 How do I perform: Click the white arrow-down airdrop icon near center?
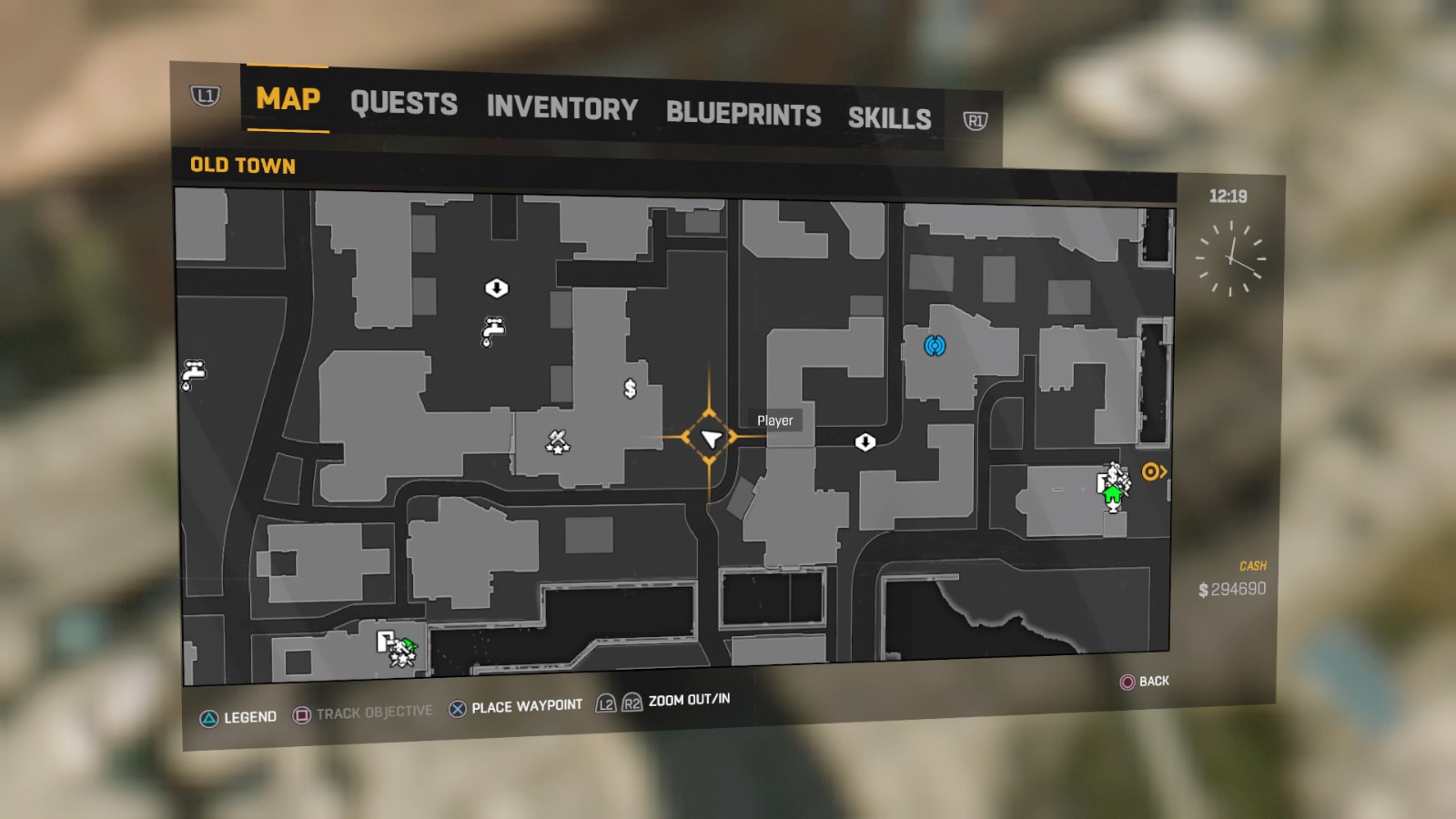(x=866, y=442)
